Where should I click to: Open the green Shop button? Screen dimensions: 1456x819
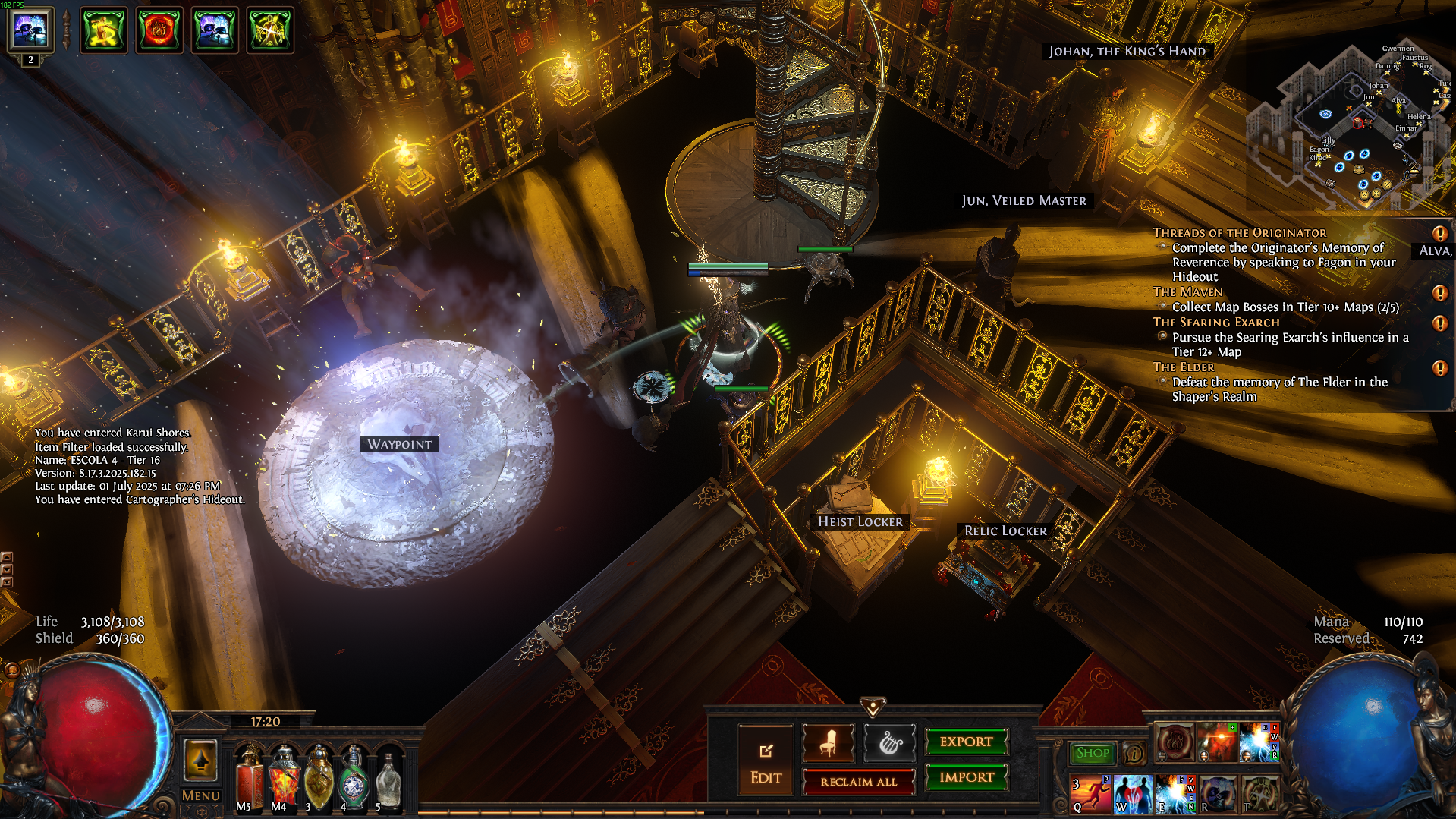pos(1092,753)
